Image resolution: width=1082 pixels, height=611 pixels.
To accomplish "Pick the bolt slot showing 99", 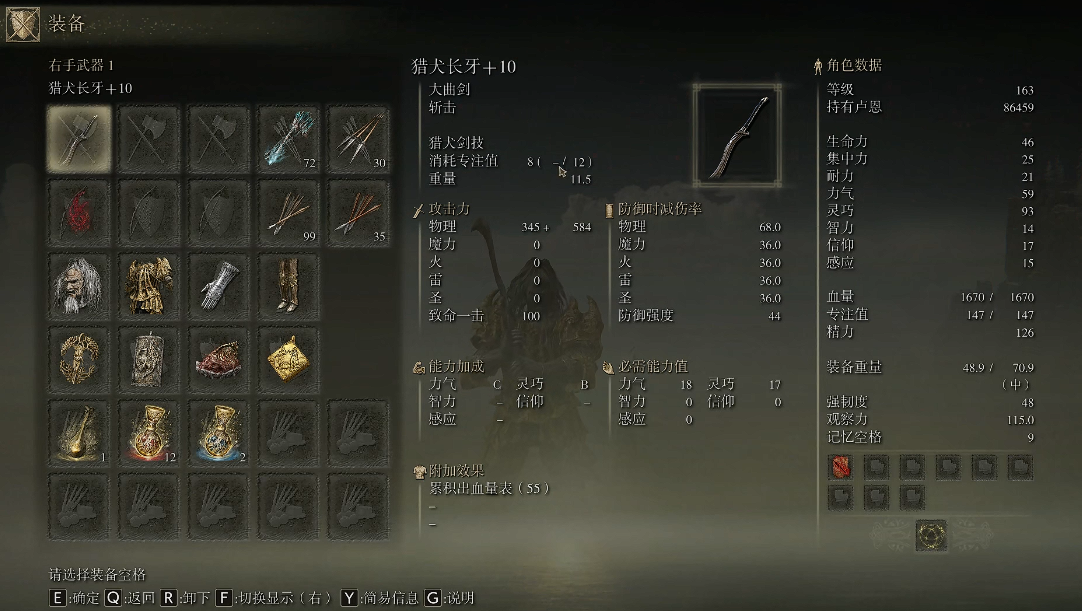I will 289,213.
